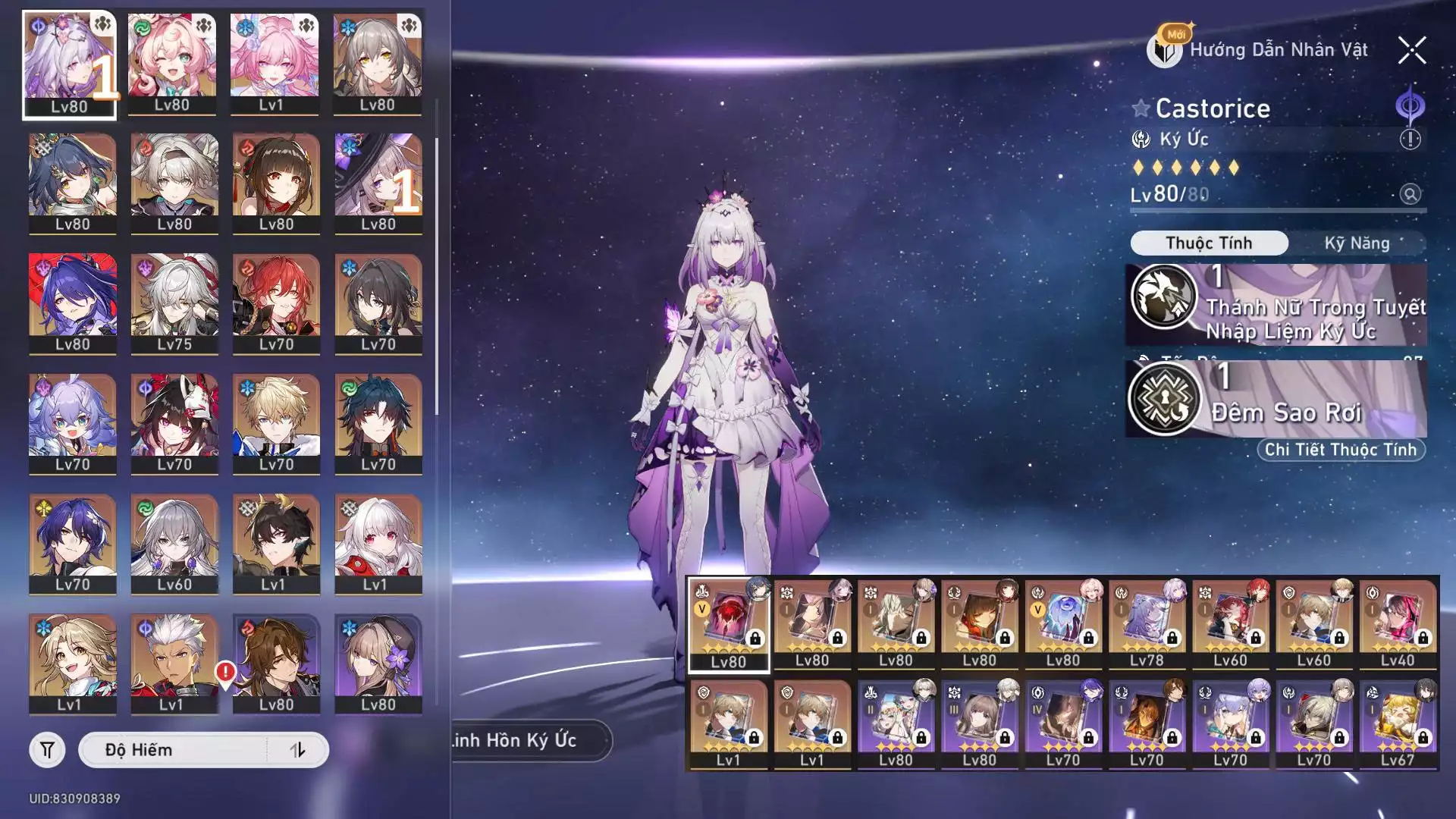Select the Lv75 white-haired character portrait
Image resolution: width=1456 pixels, height=819 pixels.
[174, 303]
